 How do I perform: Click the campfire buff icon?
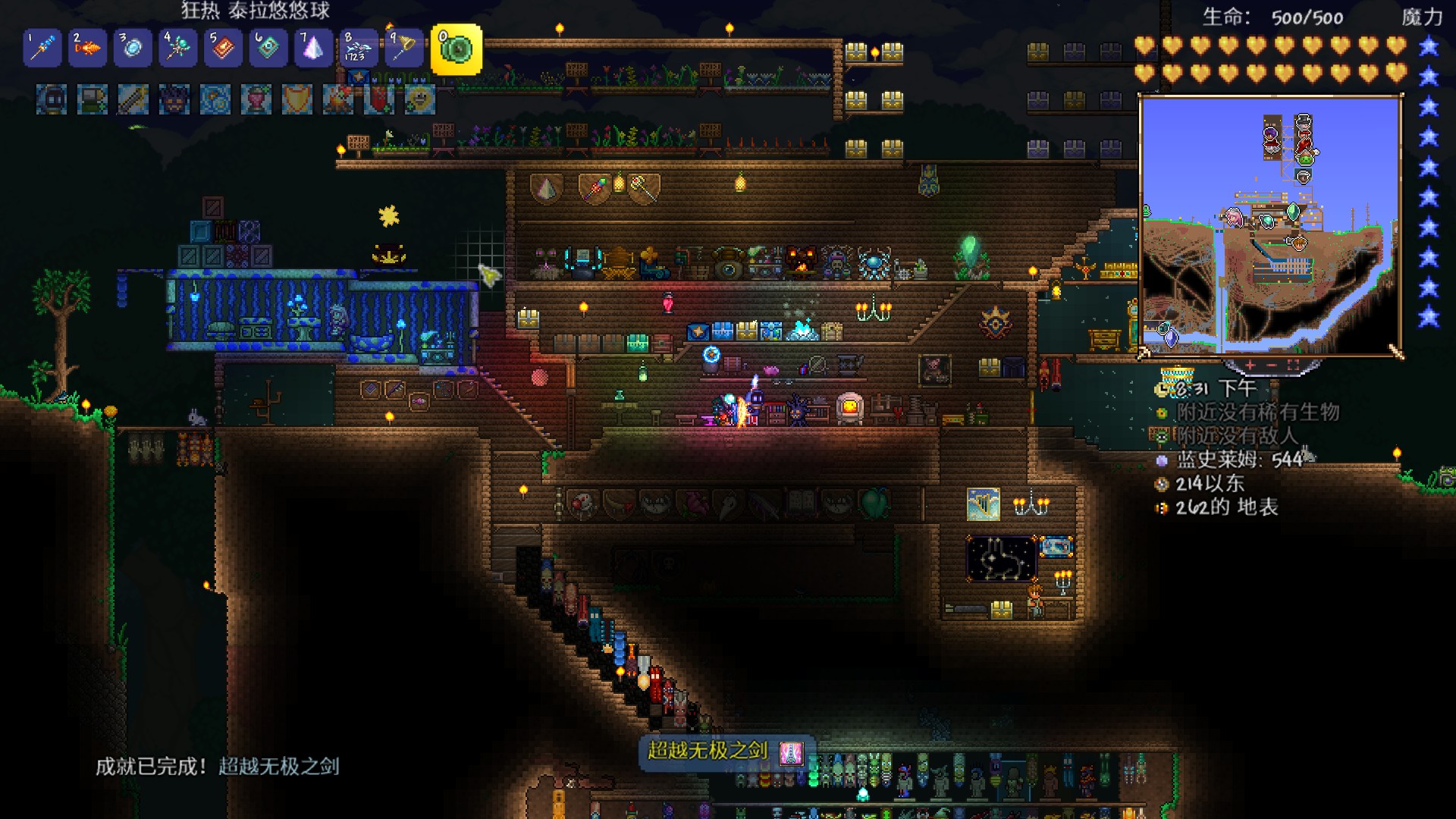point(338,100)
